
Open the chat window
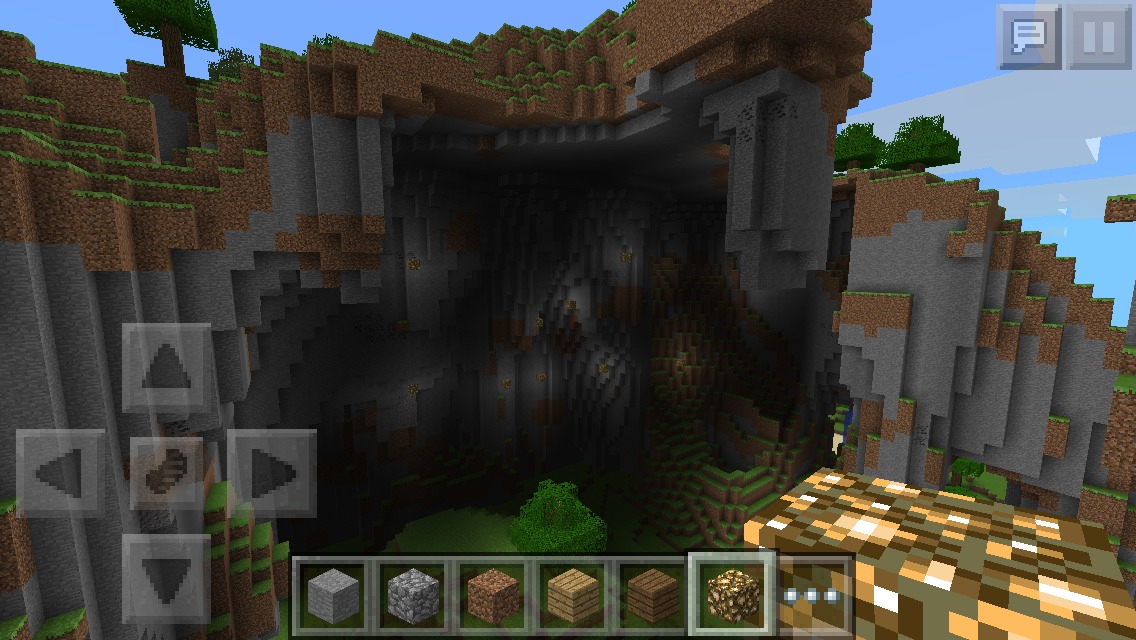click(x=1028, y=37)
